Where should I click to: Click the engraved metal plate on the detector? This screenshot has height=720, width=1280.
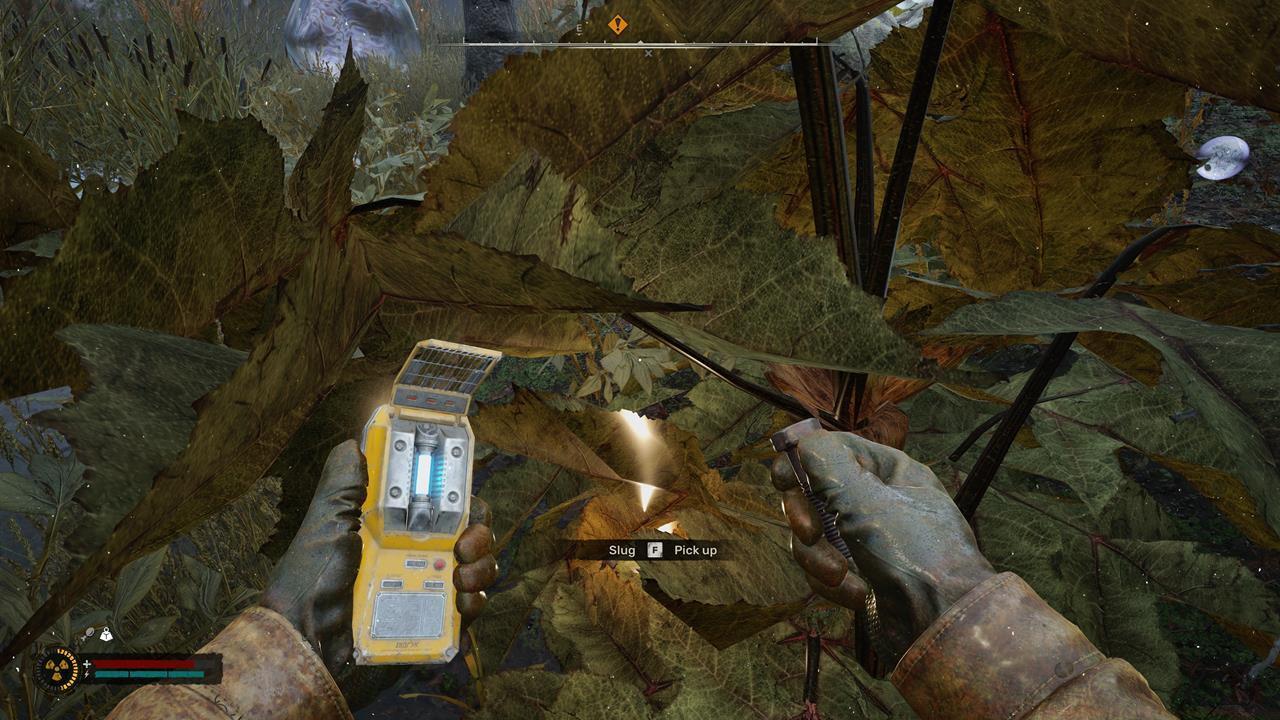point(409,612)
